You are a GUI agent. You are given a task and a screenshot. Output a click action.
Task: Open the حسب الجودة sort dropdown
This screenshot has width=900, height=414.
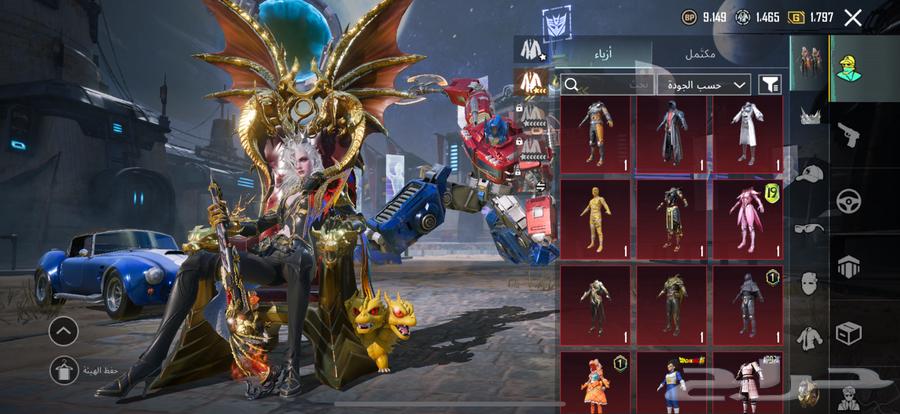coord(713,85)
